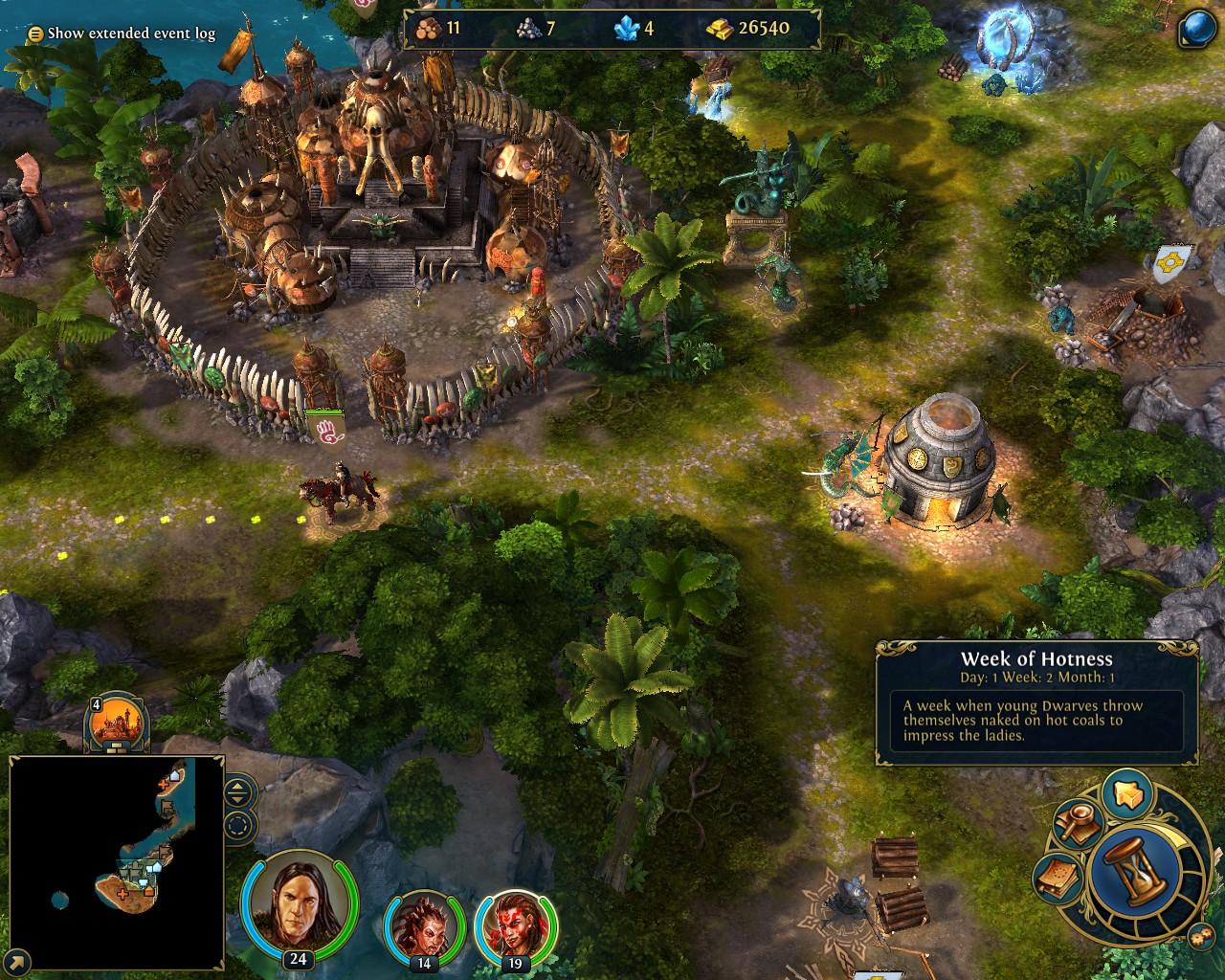The height and width of the screenshot is (980, 1225).
Task: Click the crystal resource icon showing 4
Action: (625, 30)
